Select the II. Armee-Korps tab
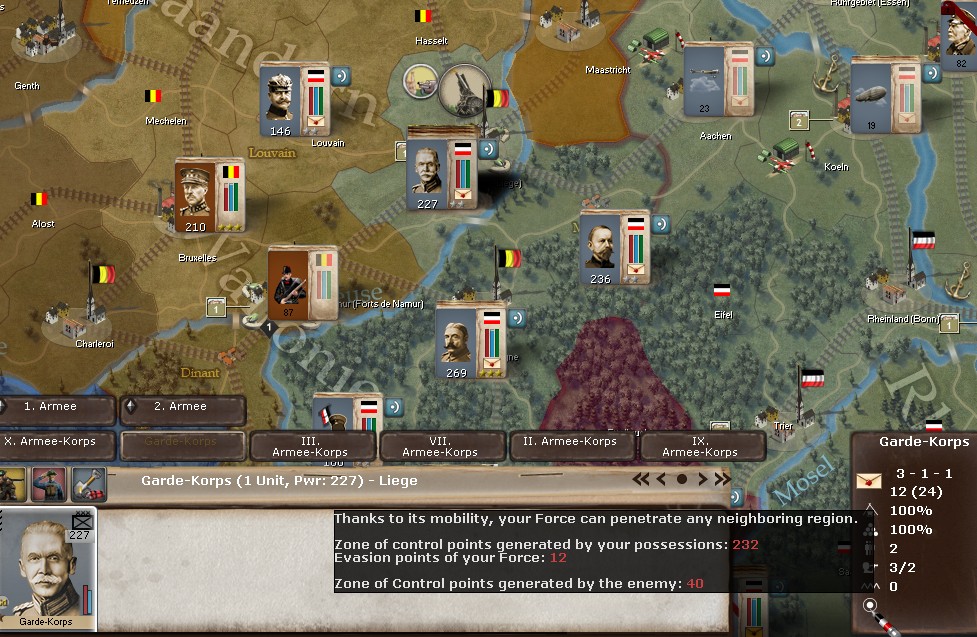977x637 pixels. [570, 444]
